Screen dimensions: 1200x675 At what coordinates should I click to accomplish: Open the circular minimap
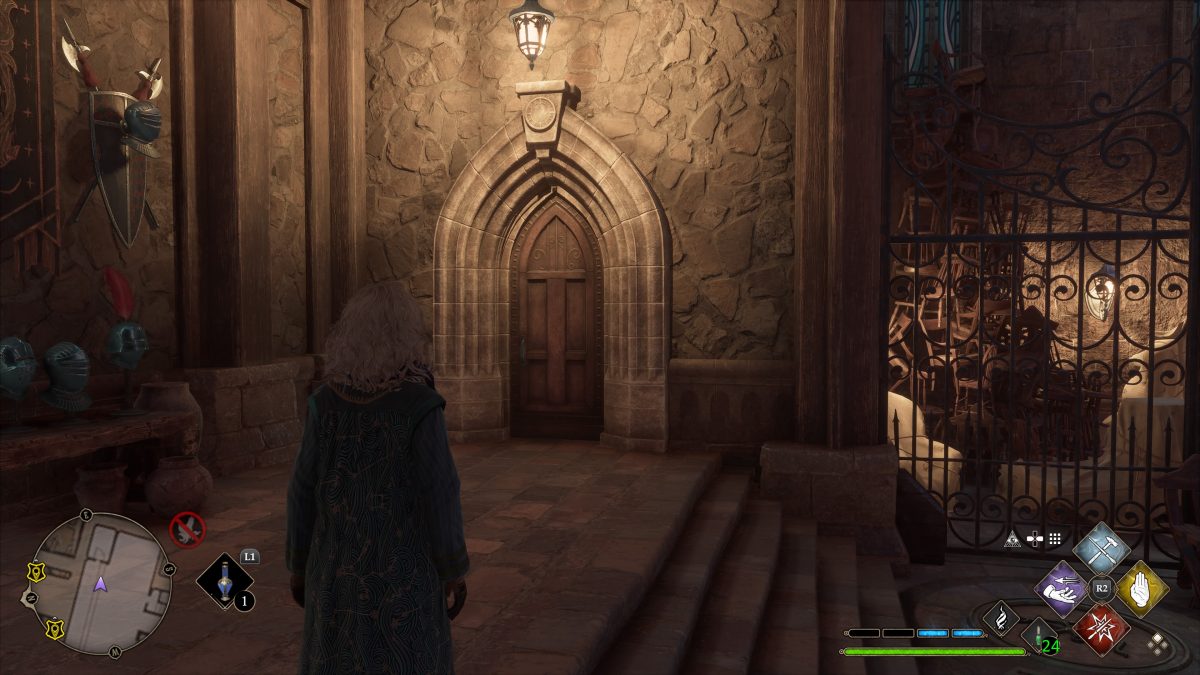100,583
